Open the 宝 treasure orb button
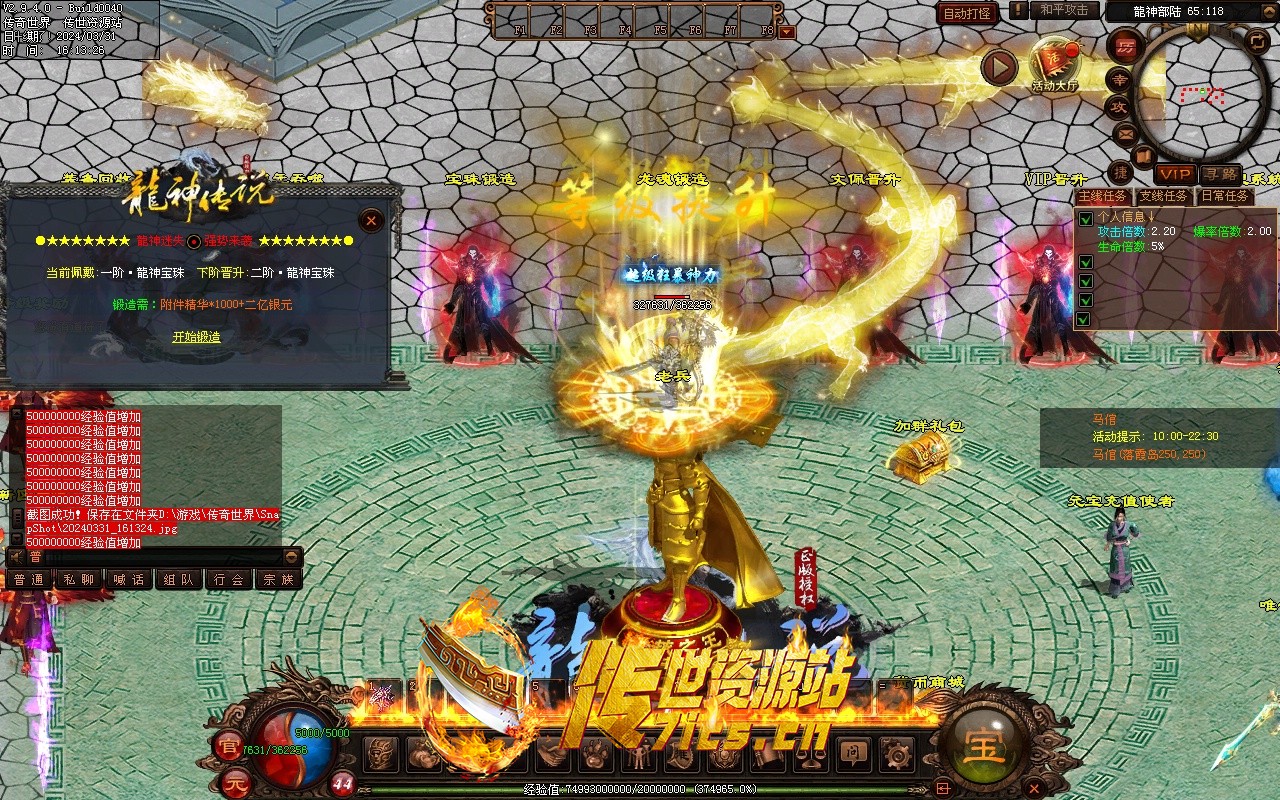 [984, 746]
